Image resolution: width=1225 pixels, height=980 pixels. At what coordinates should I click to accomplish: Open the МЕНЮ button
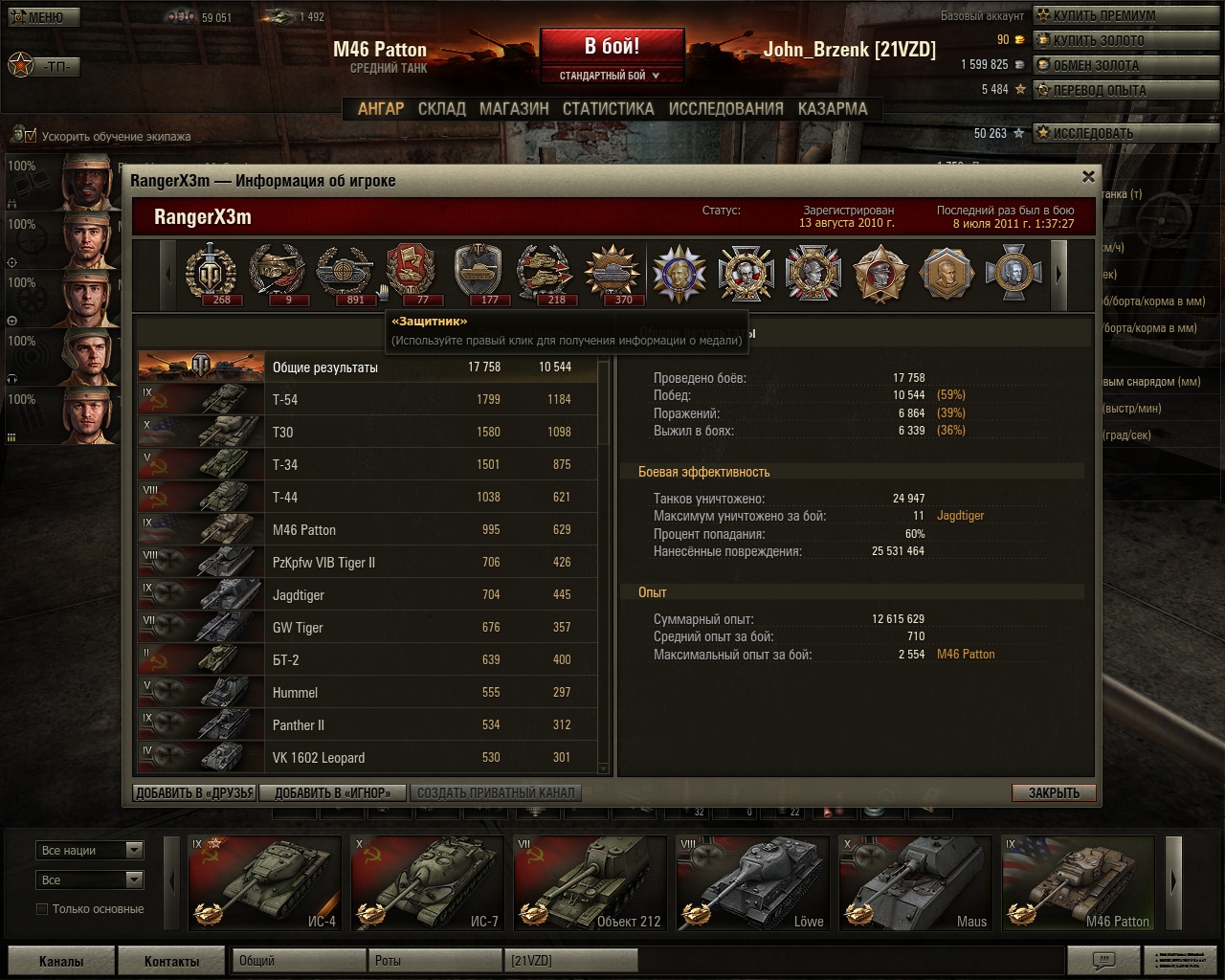pos(44,16)
